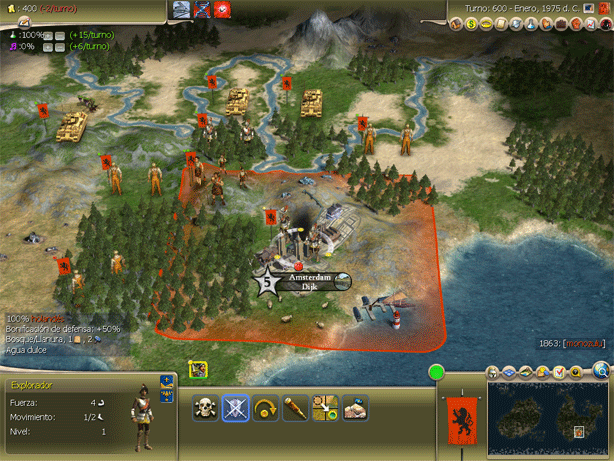
Task: Click the sleeping unit action icon
Action: [x=355, y=408]
